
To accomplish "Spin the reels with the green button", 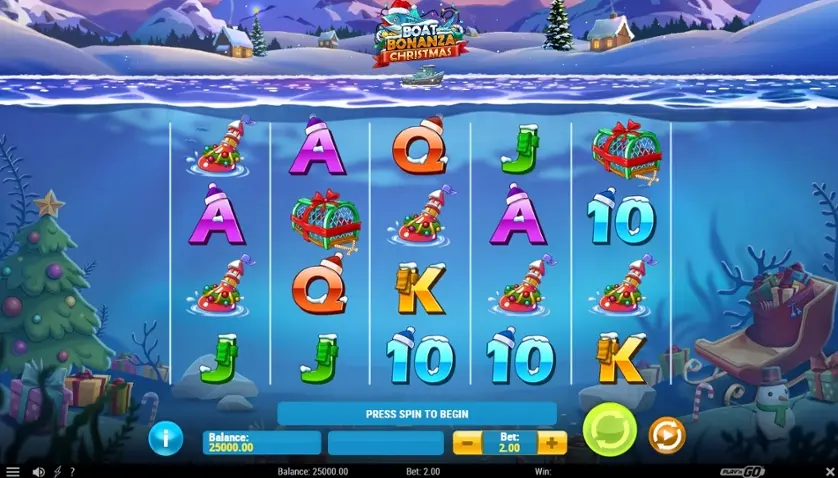I will pyautogui.click(x=609, y=431).
